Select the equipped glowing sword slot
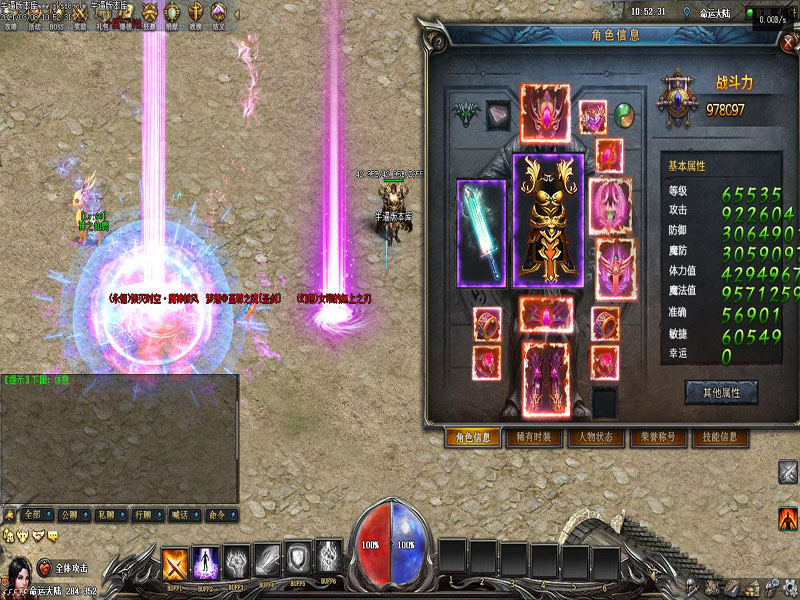This screenshot has width=800, height=600. (481, 233)
